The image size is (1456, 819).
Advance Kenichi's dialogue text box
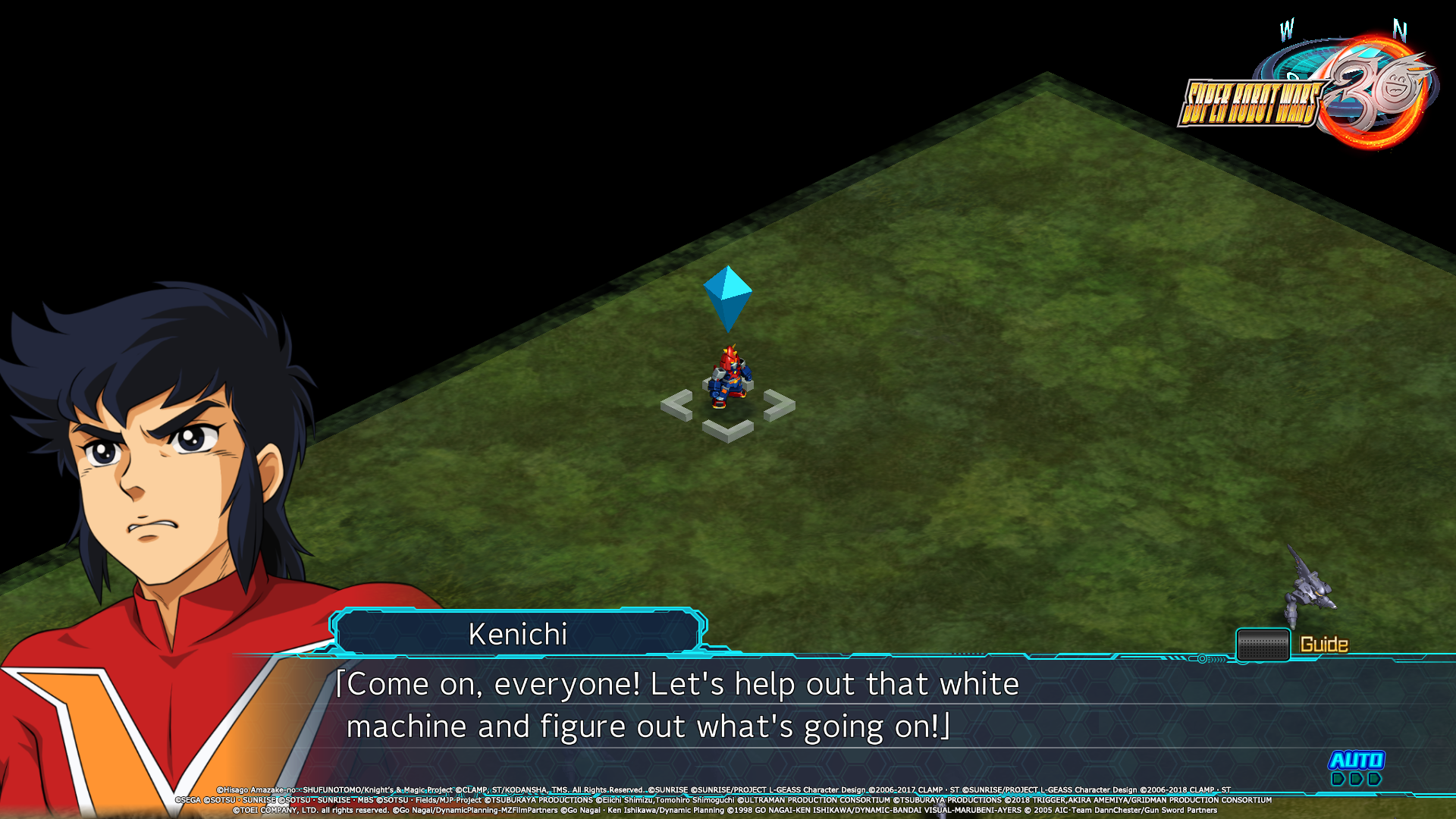(x=682, y=705)
